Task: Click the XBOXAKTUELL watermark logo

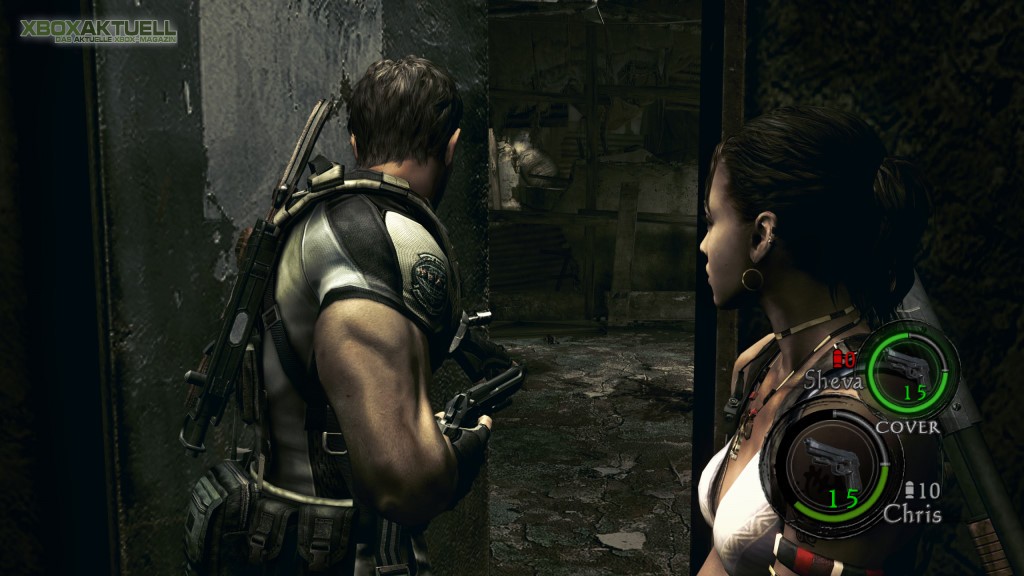Action: click(97, 30)
